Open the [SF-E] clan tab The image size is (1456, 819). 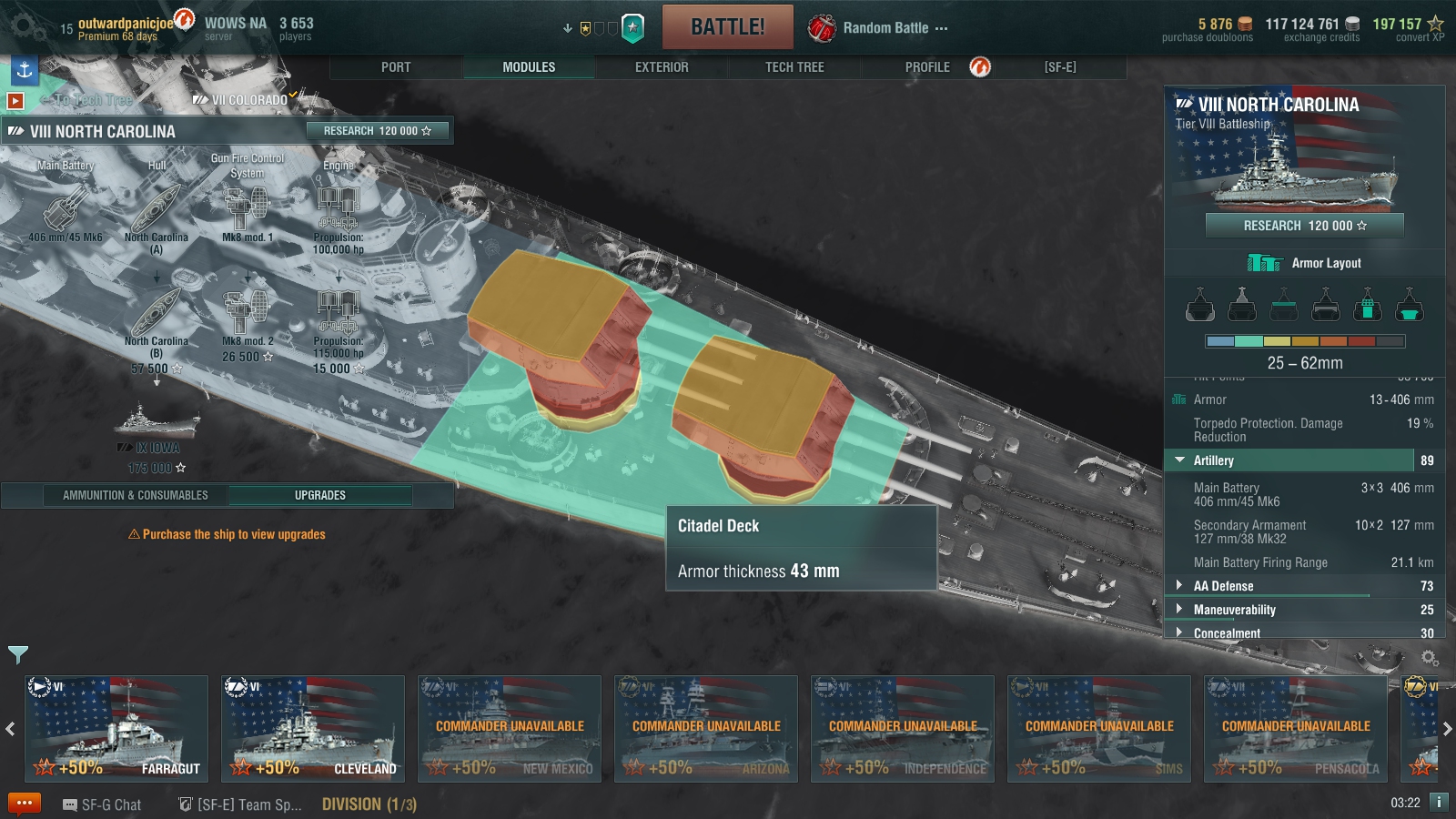[x=1060, y=67]
